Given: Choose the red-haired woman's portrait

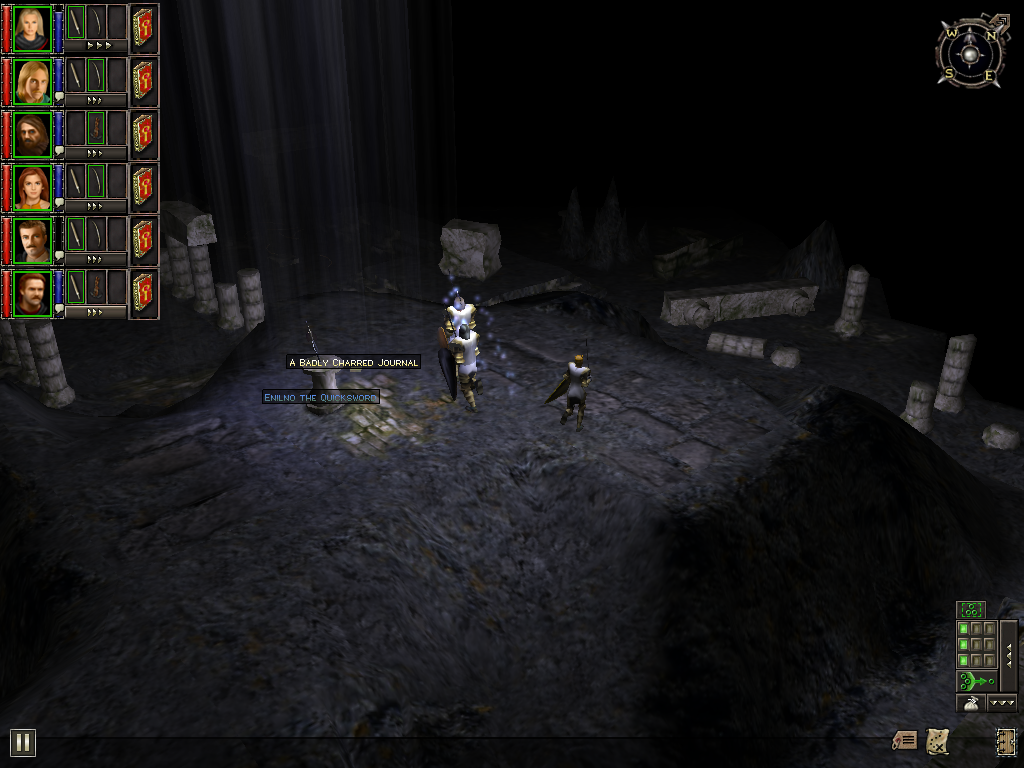Looking at the screenshot, I should 32,187.
